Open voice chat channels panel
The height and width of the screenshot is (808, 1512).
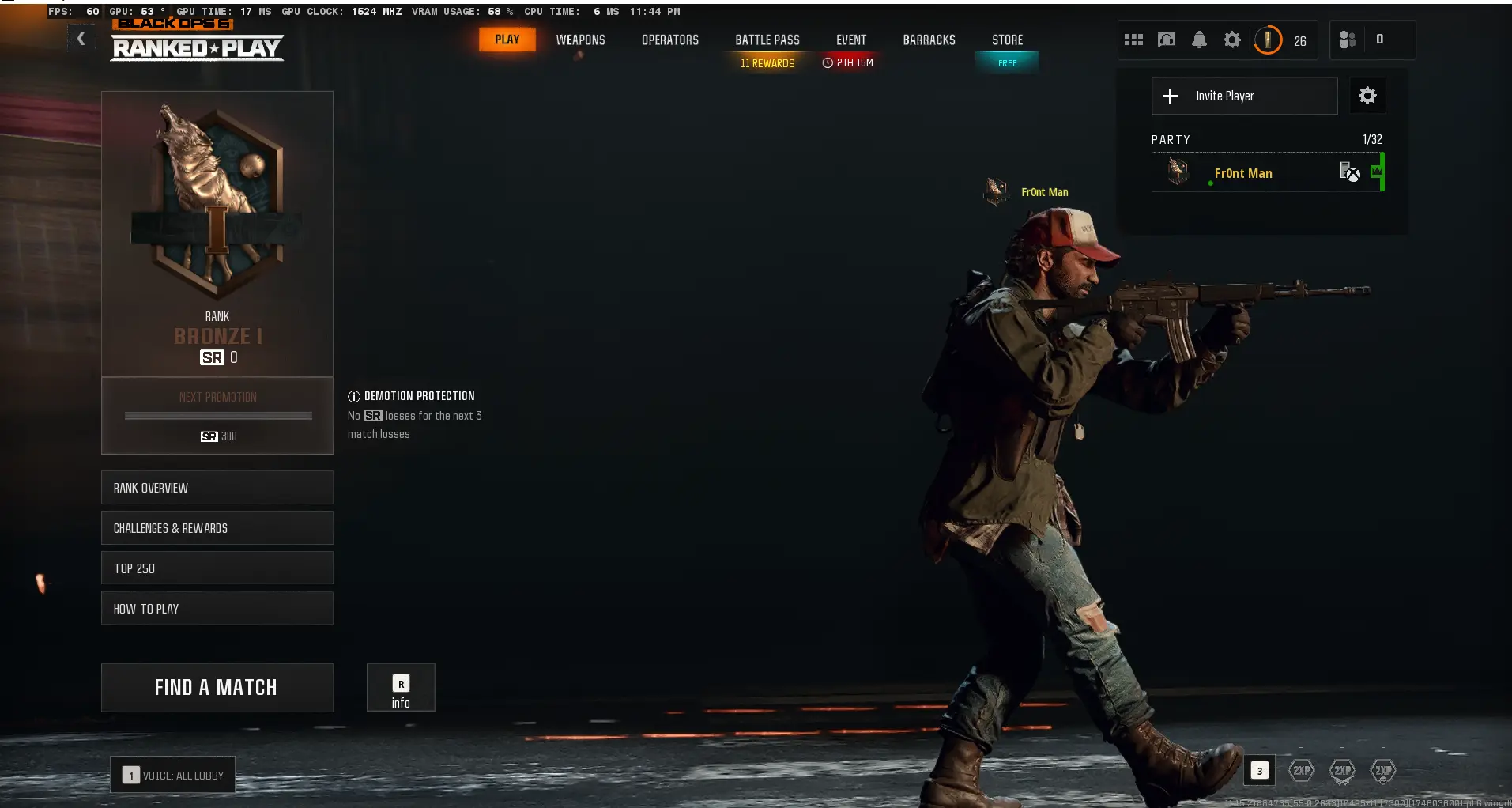click(1166, 40)
